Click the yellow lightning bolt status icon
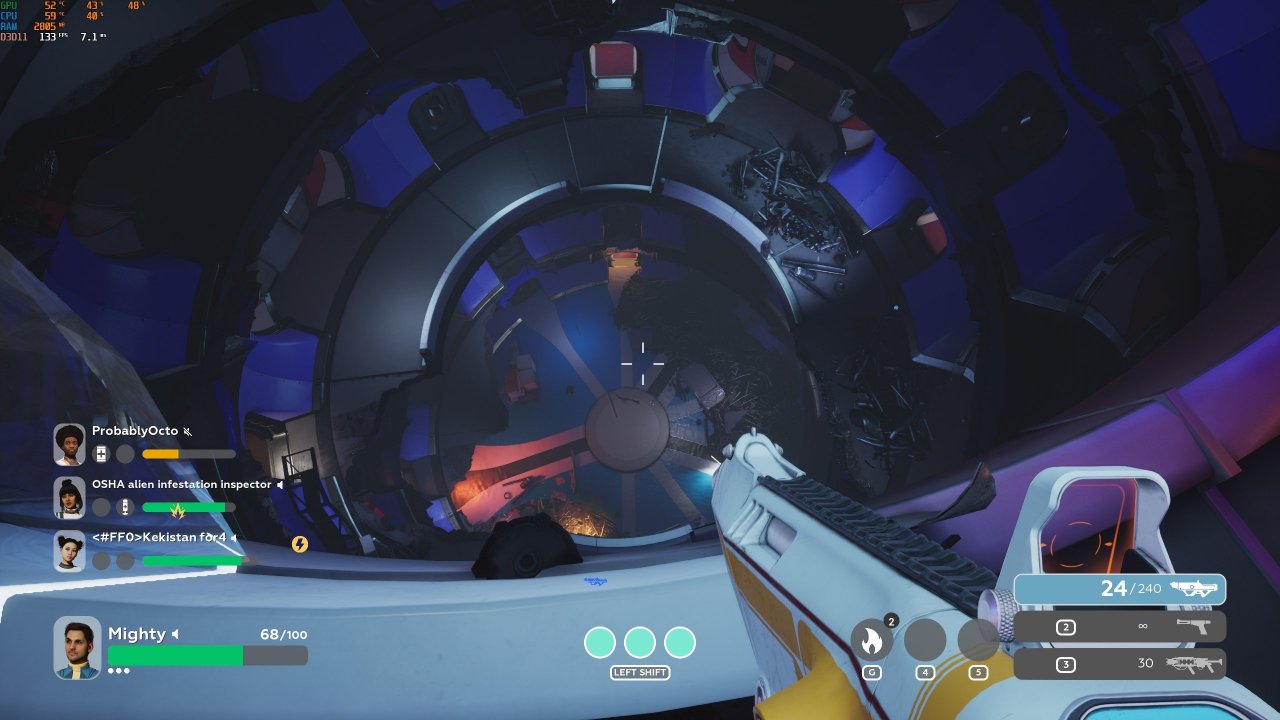 [x=299, y=544]
